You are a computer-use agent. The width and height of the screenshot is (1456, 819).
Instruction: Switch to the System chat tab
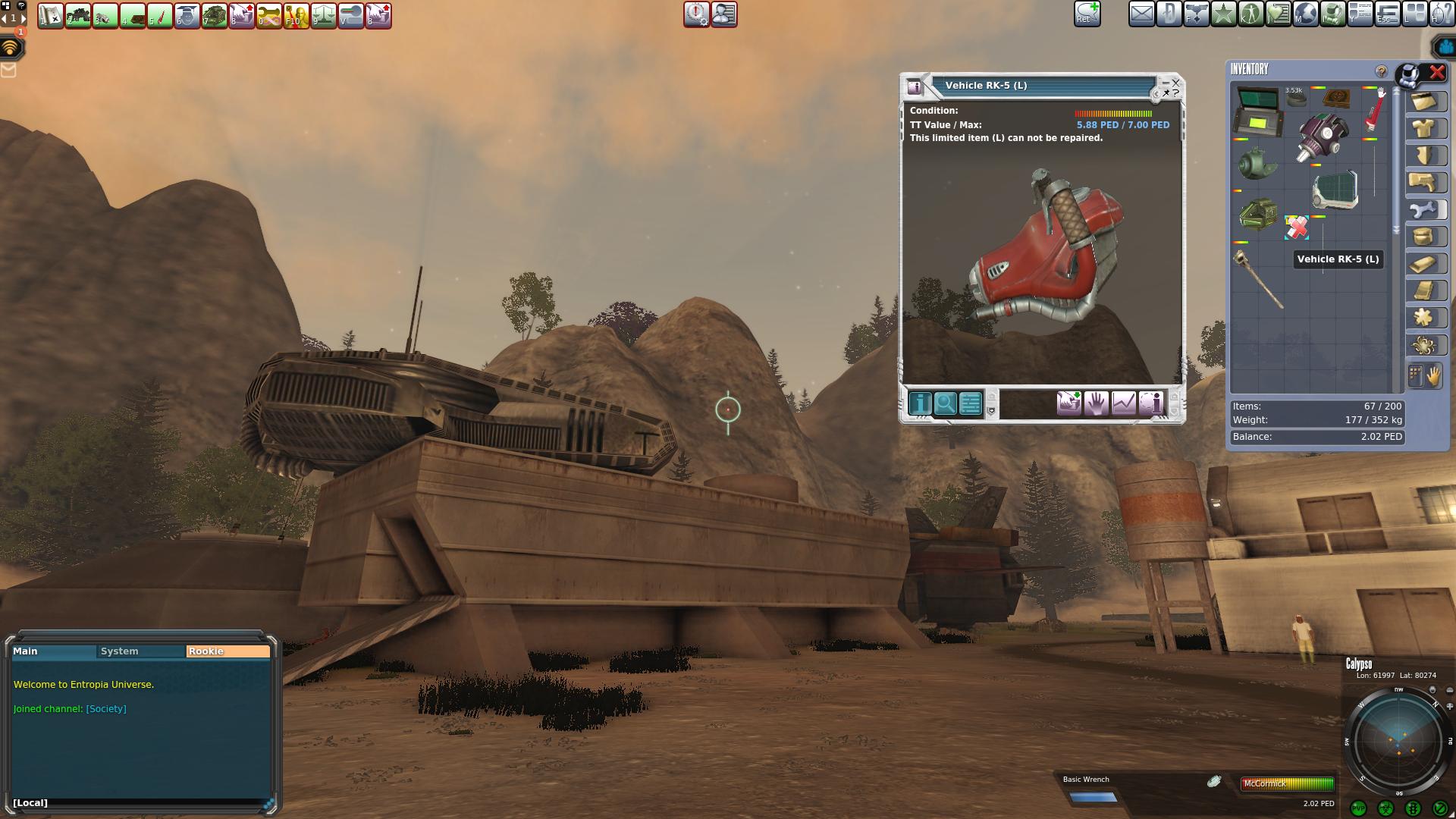[x=120, y=651]
